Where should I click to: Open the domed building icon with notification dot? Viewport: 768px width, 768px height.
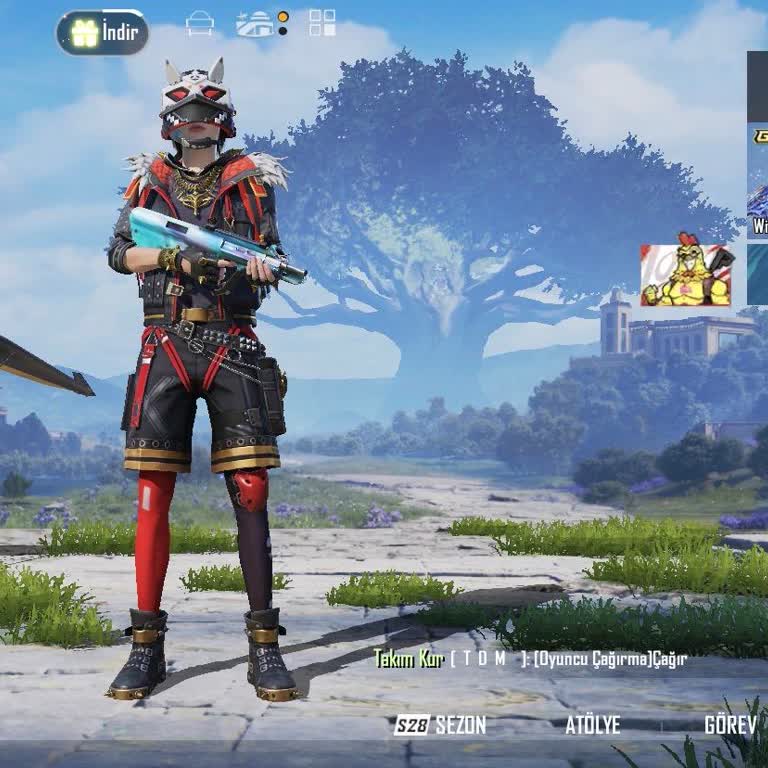pos(257,24)
